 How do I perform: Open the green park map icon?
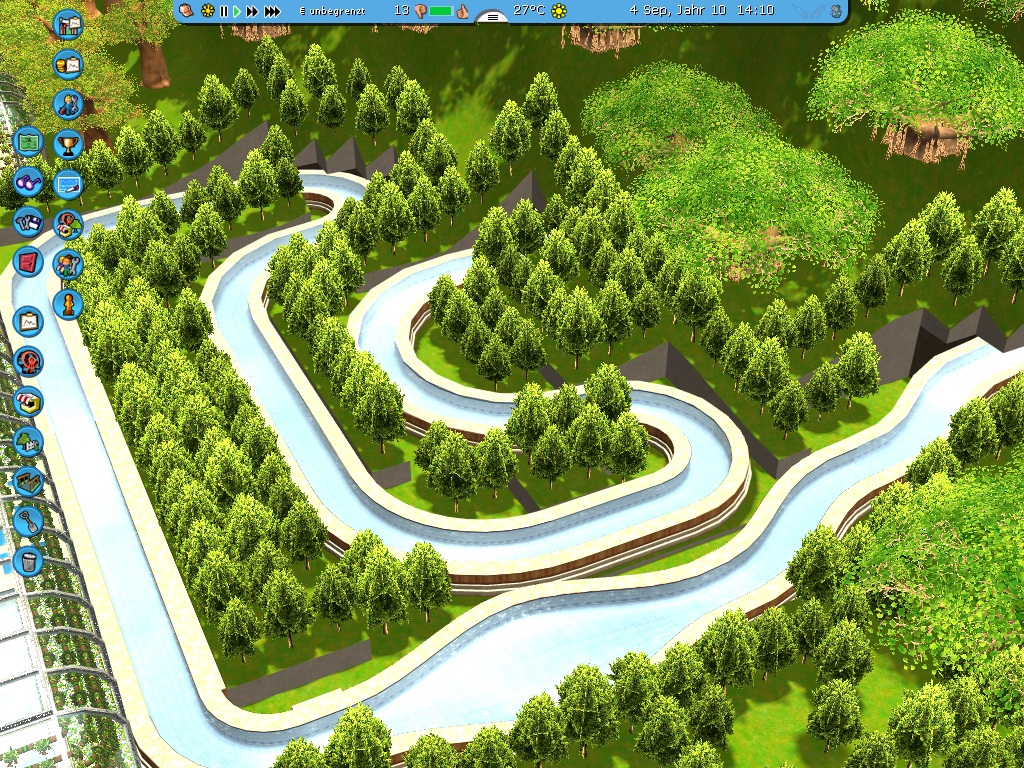pyautogui.click(x=28, y=143)
